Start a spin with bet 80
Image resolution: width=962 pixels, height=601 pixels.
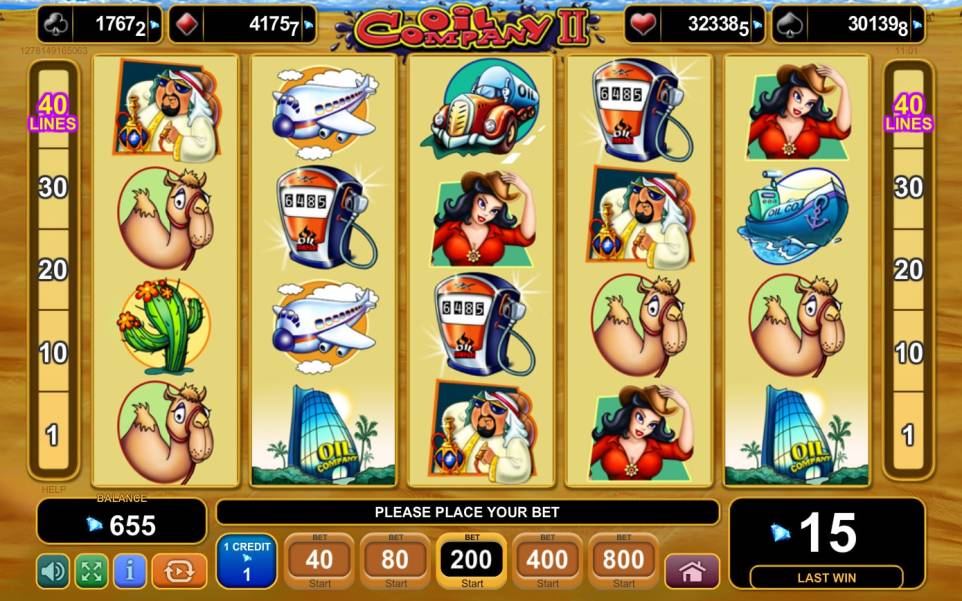[x=395, y=562]
